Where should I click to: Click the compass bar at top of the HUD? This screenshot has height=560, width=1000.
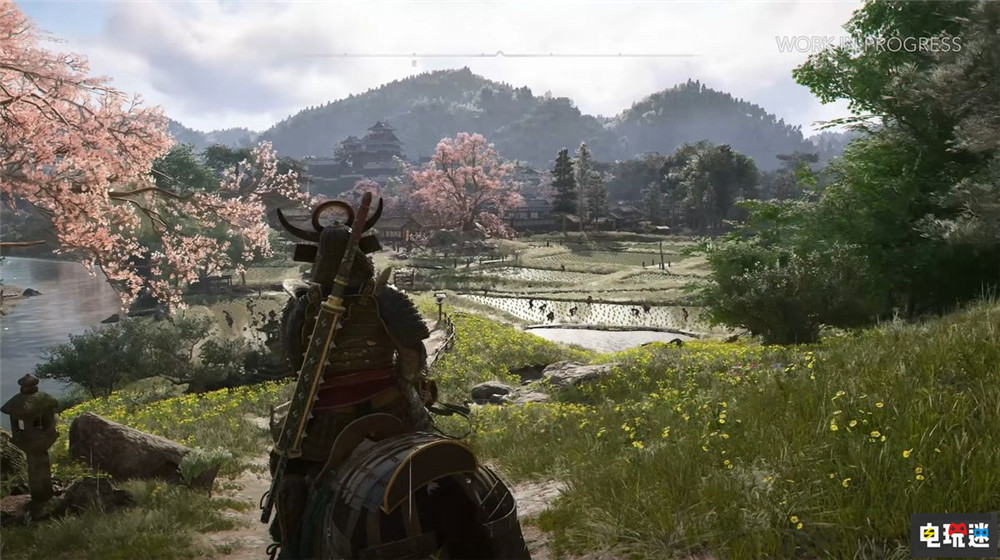click(x=499, y=54)
